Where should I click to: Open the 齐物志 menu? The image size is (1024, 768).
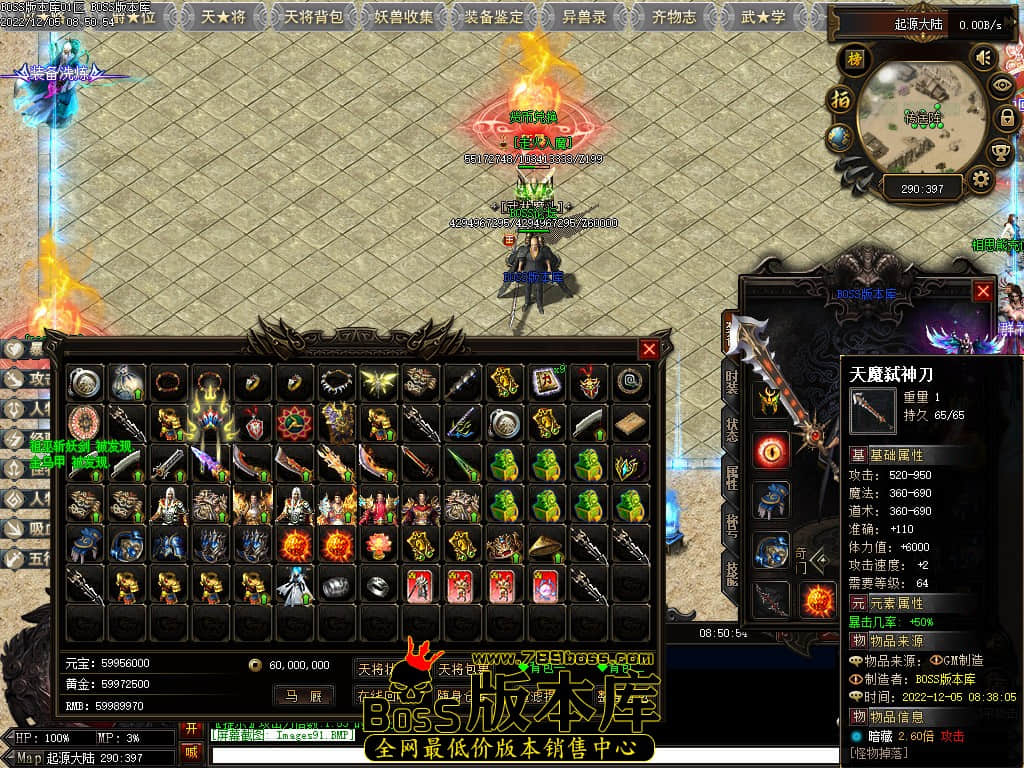(x=674, y=17)
